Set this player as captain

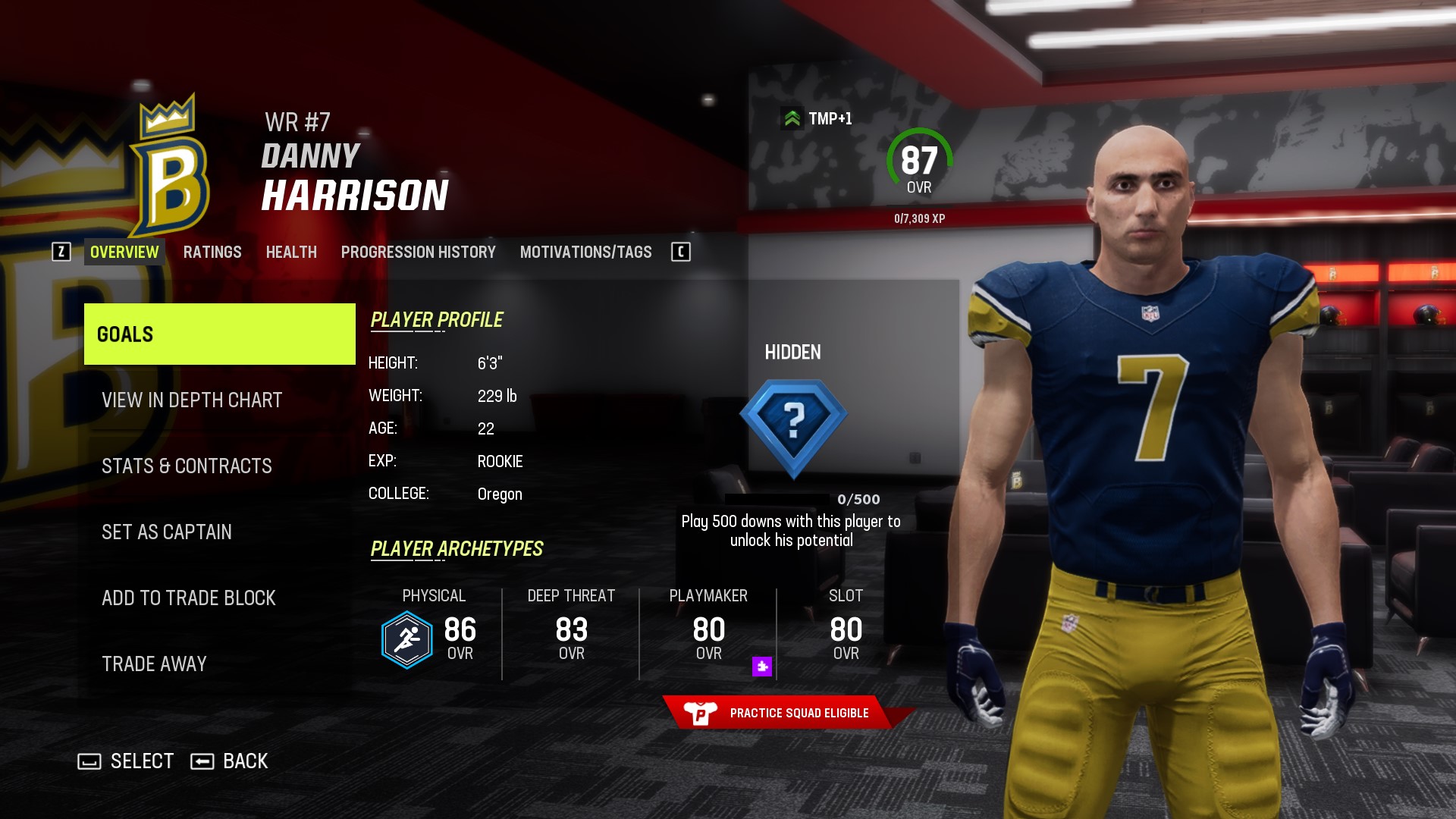tap(167, 532)
